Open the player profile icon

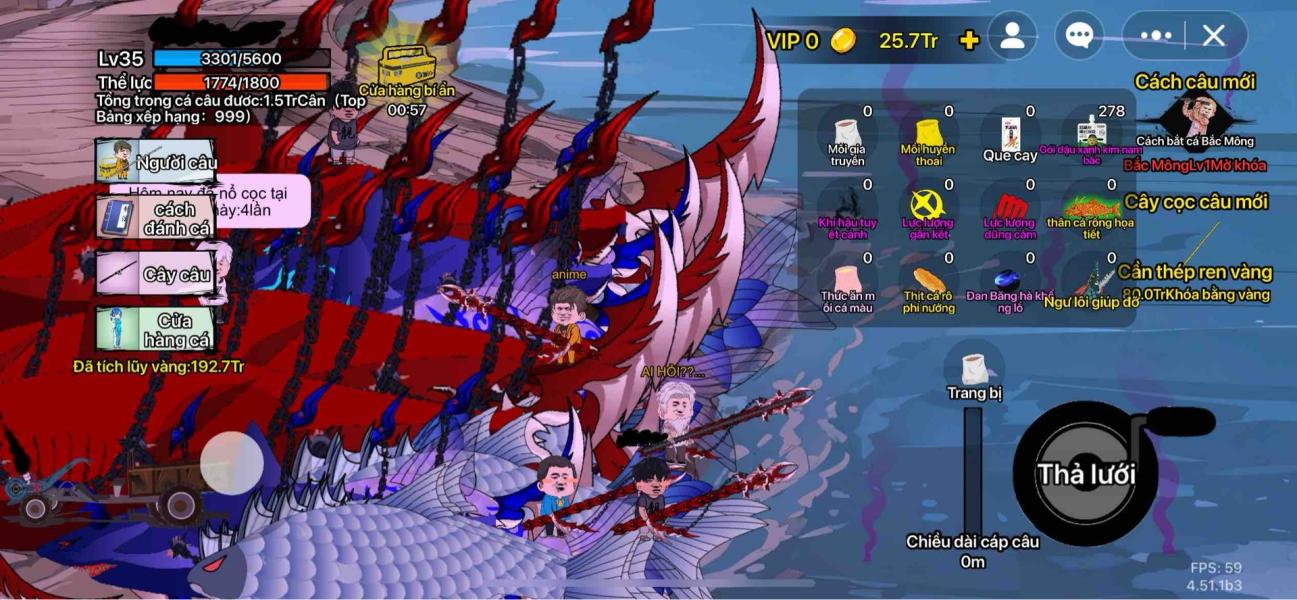pyautogui.click(x=1012, y=37)
